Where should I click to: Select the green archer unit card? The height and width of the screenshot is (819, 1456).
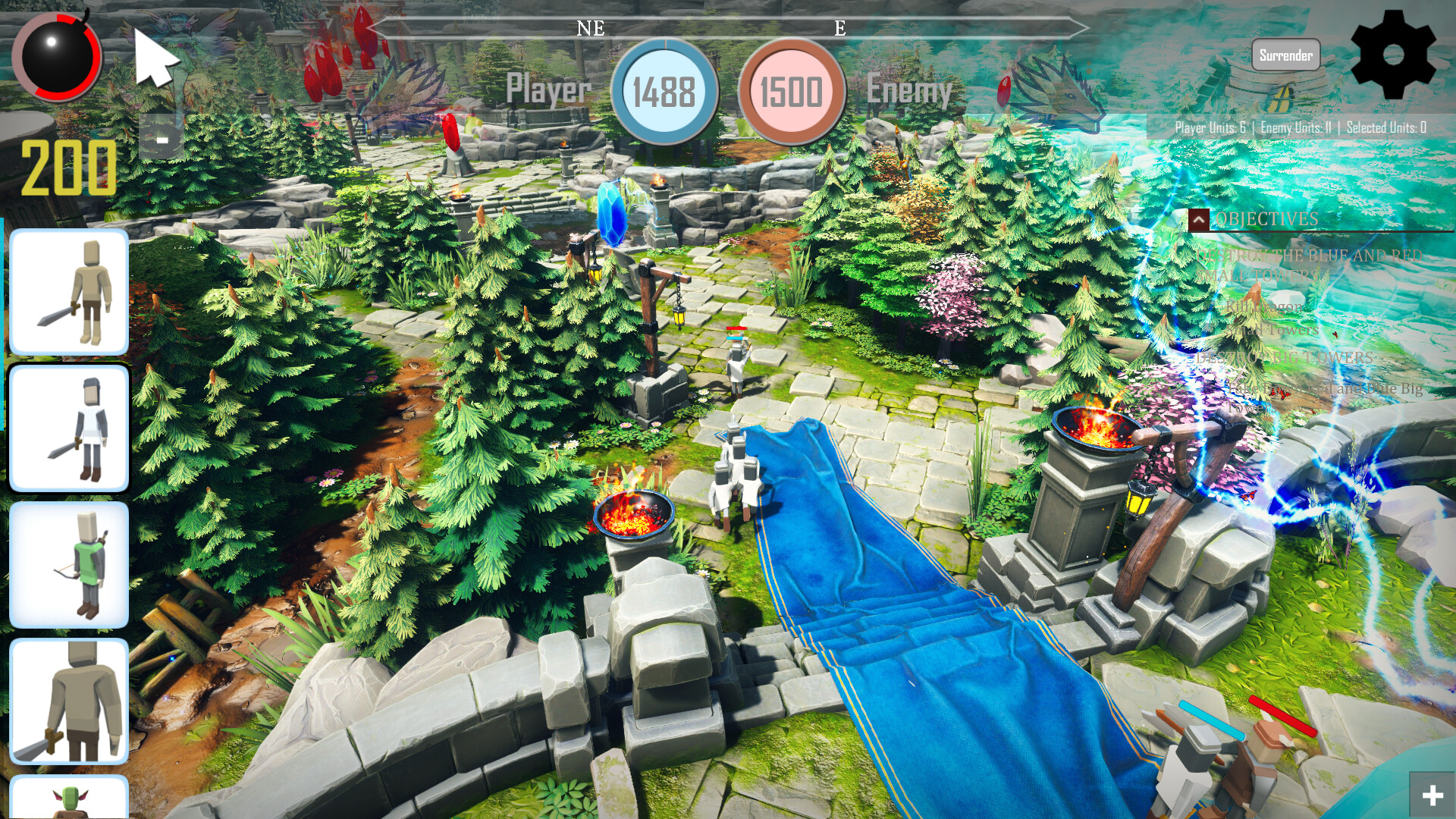[69, 561]
